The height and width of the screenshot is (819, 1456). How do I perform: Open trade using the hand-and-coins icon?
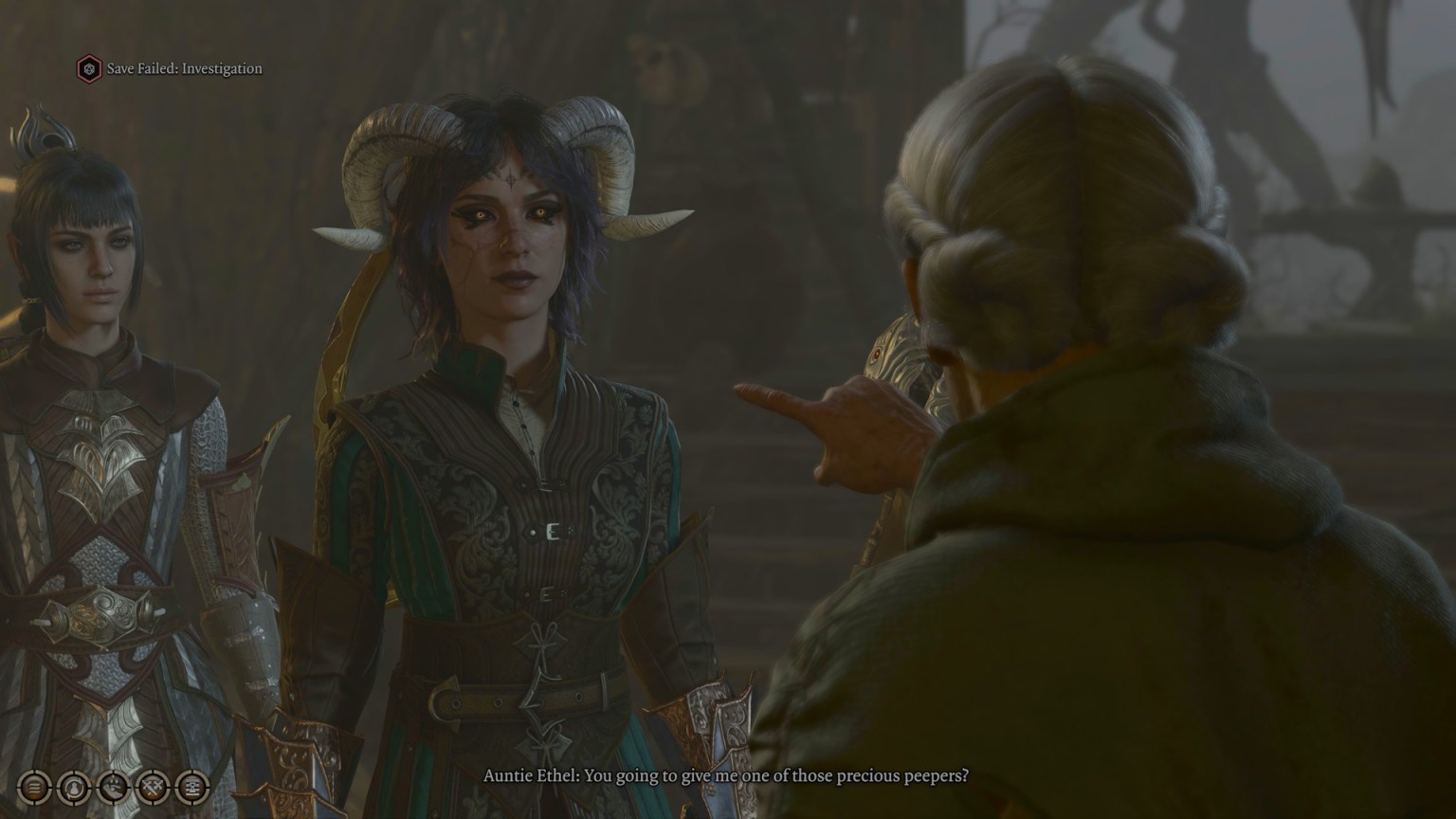(x=114, y=787)
